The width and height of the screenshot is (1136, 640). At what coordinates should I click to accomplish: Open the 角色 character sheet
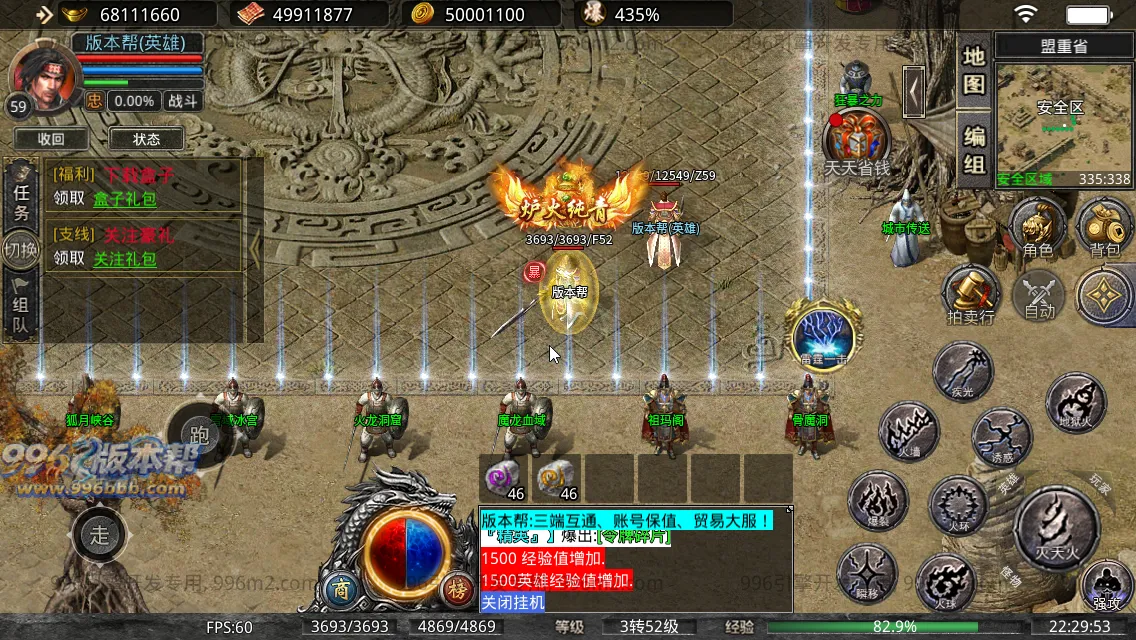click(x=1037, y=226)
